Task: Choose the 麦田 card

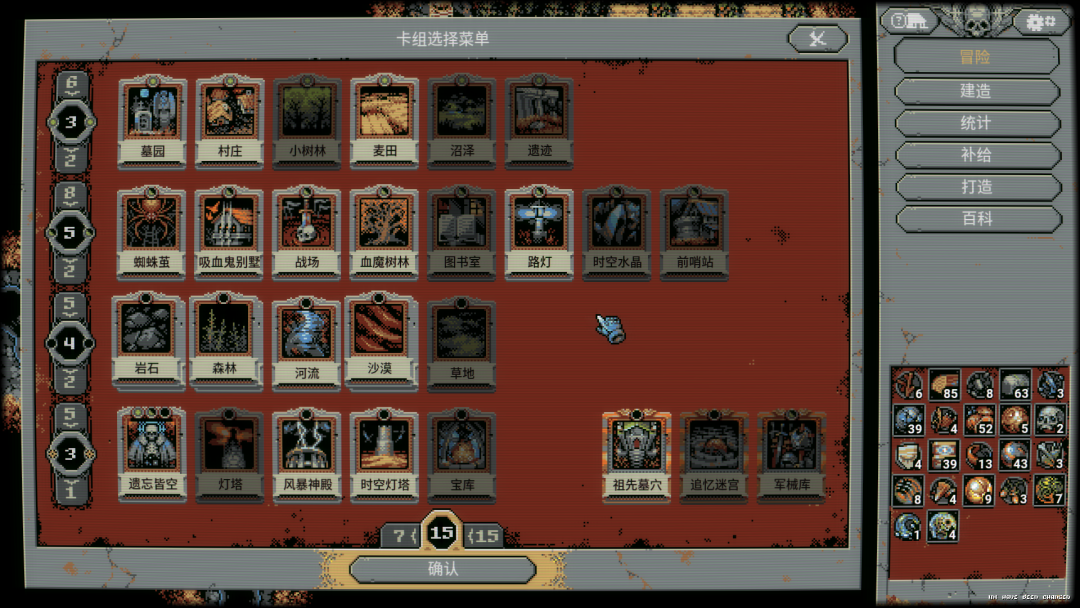Action: tap(385, 120)
